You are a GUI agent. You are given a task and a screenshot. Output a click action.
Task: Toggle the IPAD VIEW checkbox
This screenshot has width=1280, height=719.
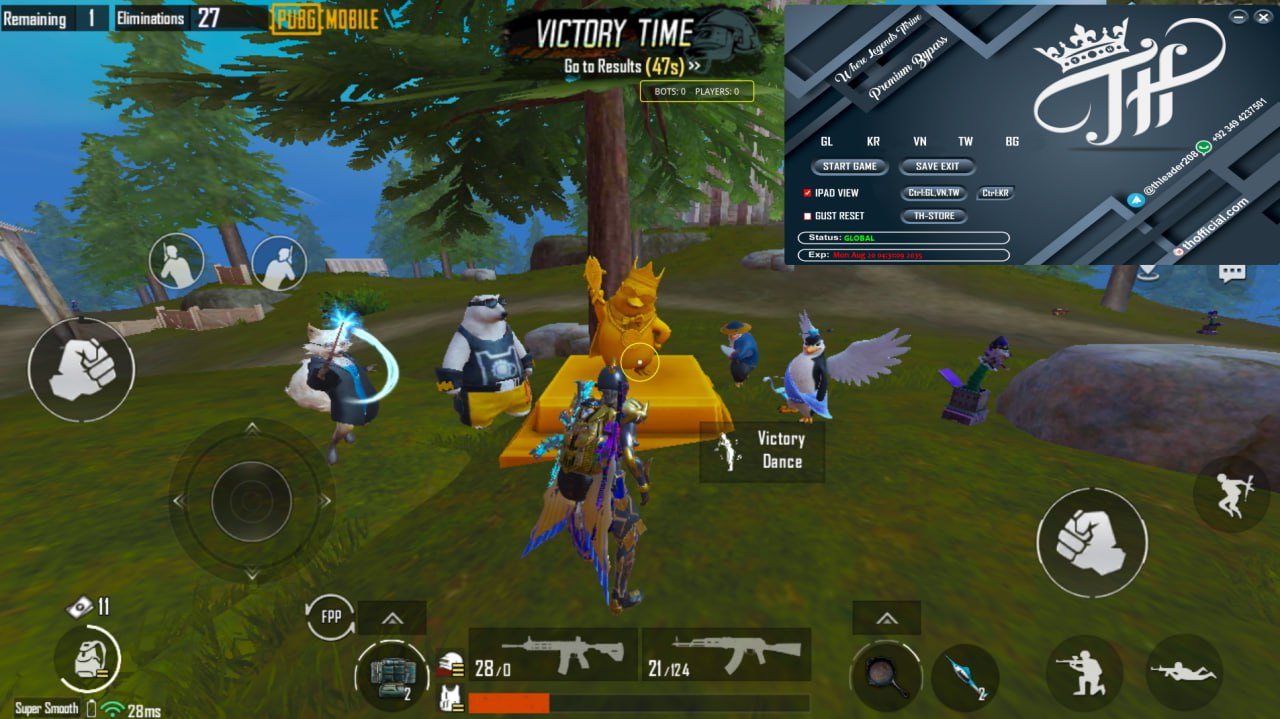(807, 193)
